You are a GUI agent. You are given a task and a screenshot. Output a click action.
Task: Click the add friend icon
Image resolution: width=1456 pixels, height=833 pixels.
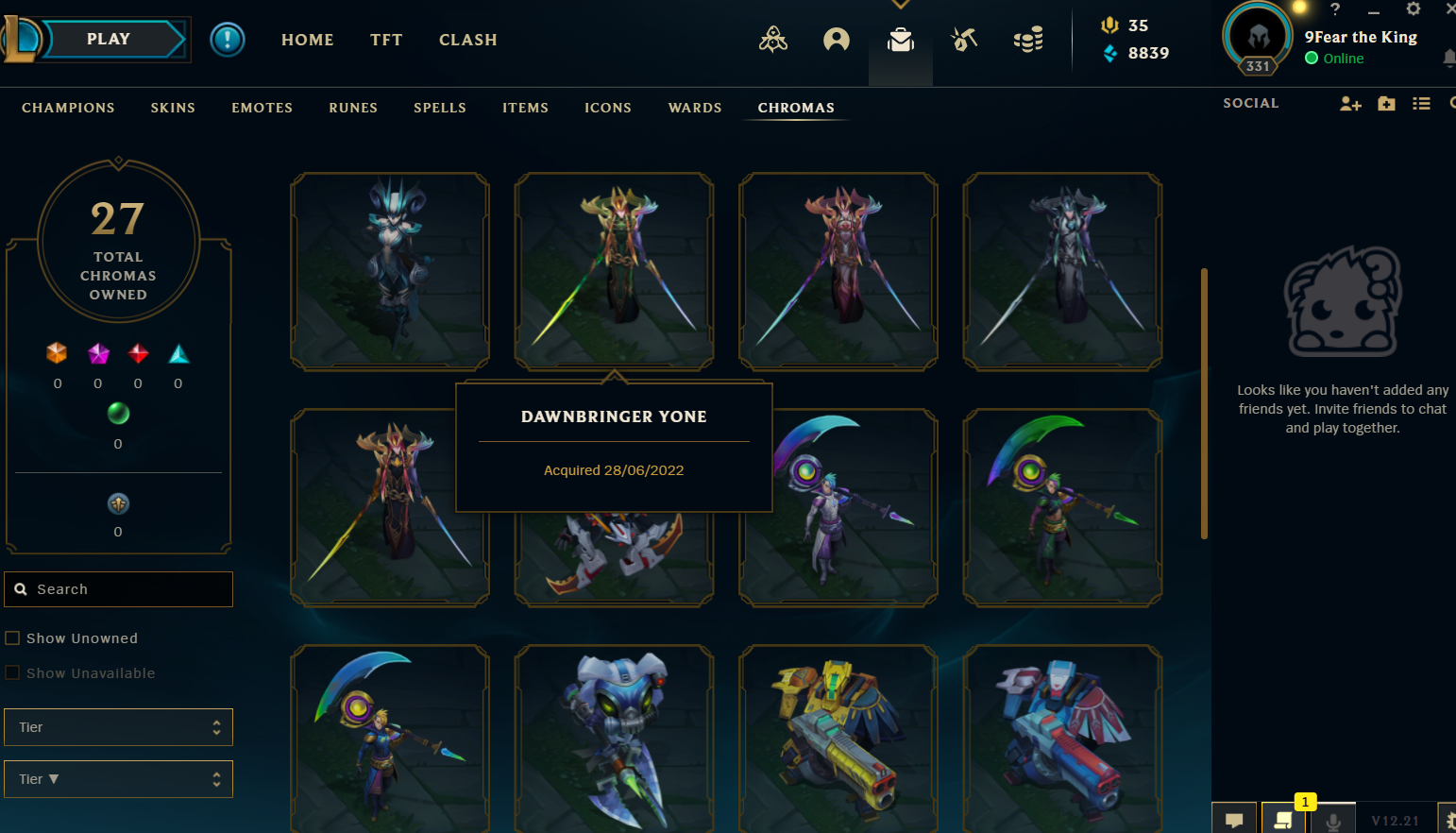1350,104
